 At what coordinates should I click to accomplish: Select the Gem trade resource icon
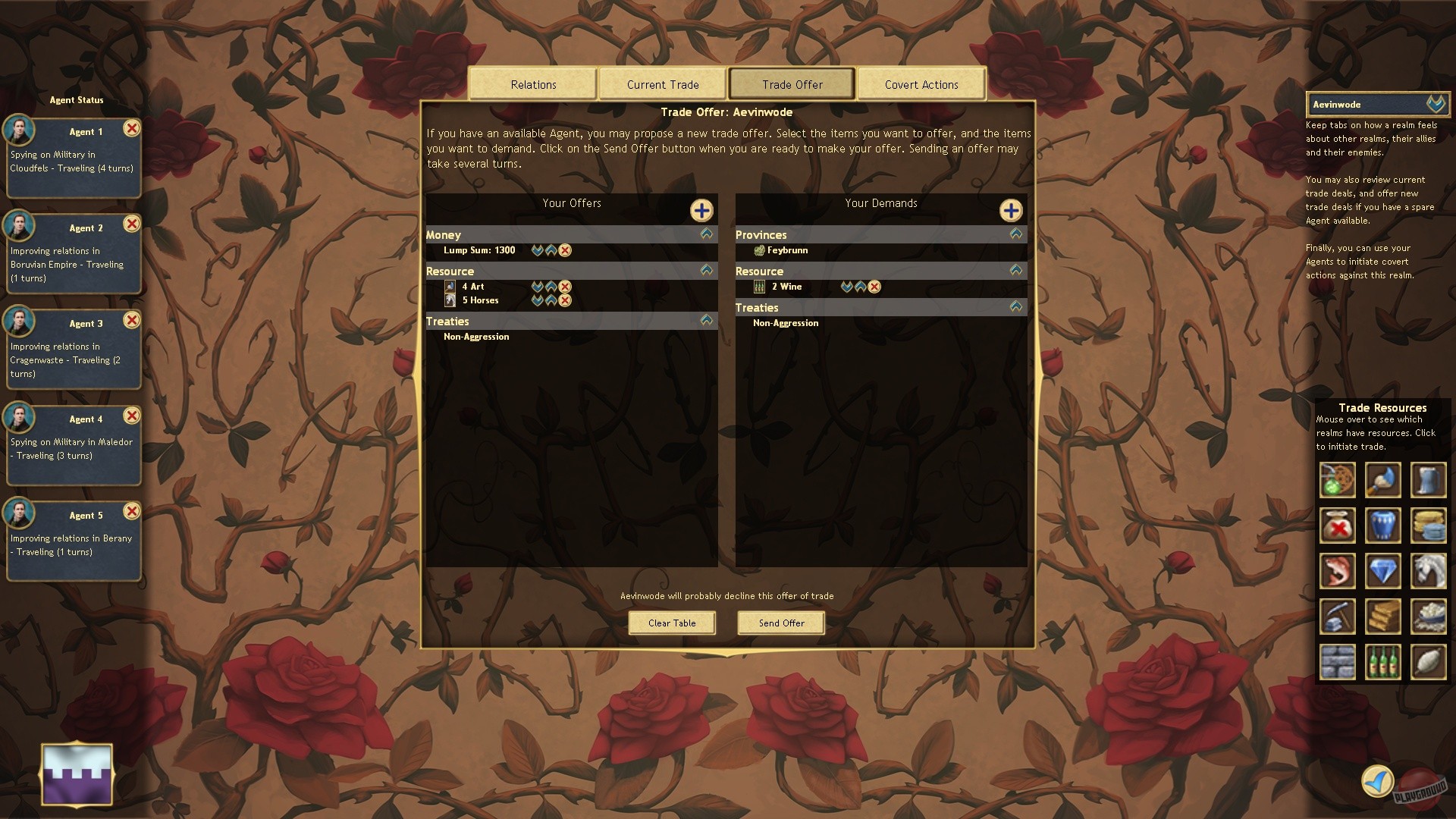[x=1382, y=571]
